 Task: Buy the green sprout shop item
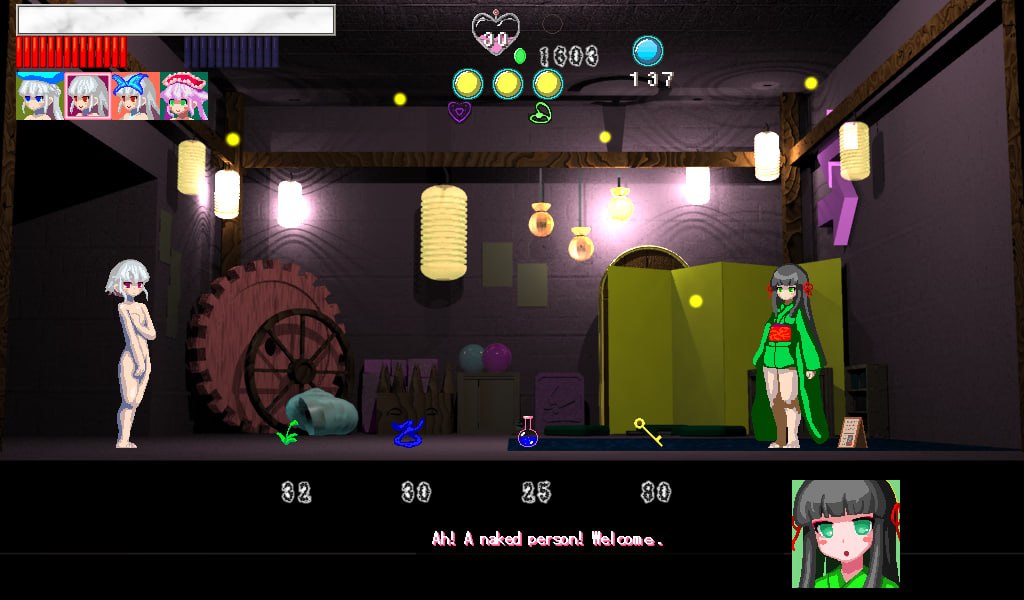tap(289, 433)
